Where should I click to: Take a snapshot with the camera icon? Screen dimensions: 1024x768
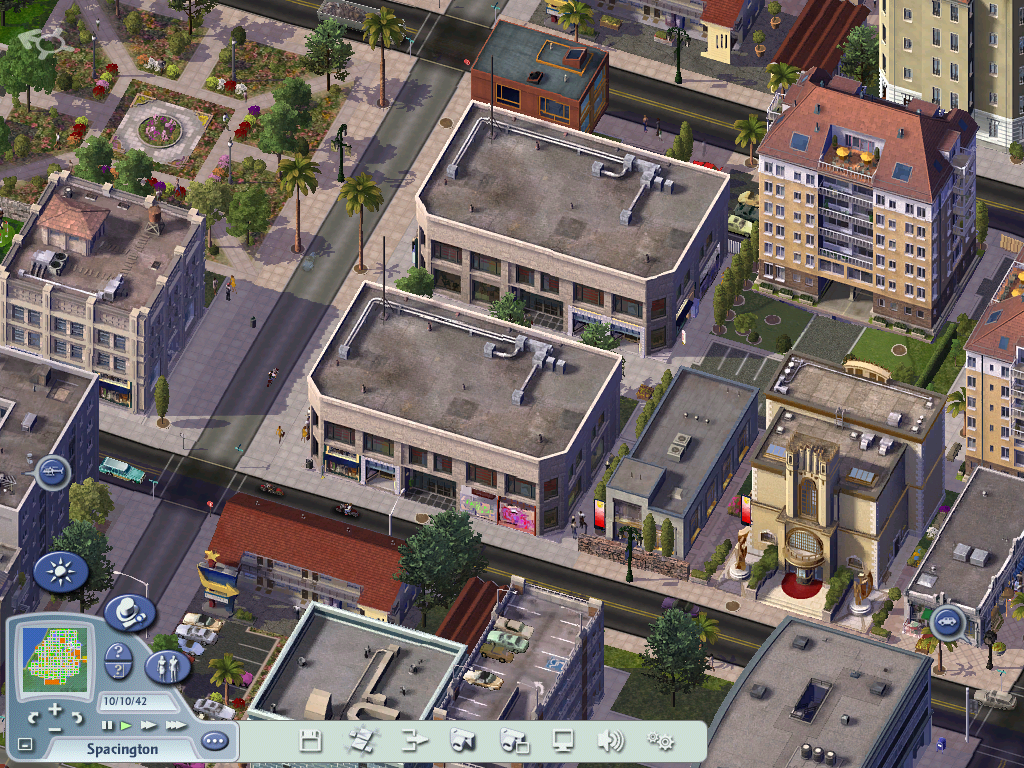coord(462,741)
